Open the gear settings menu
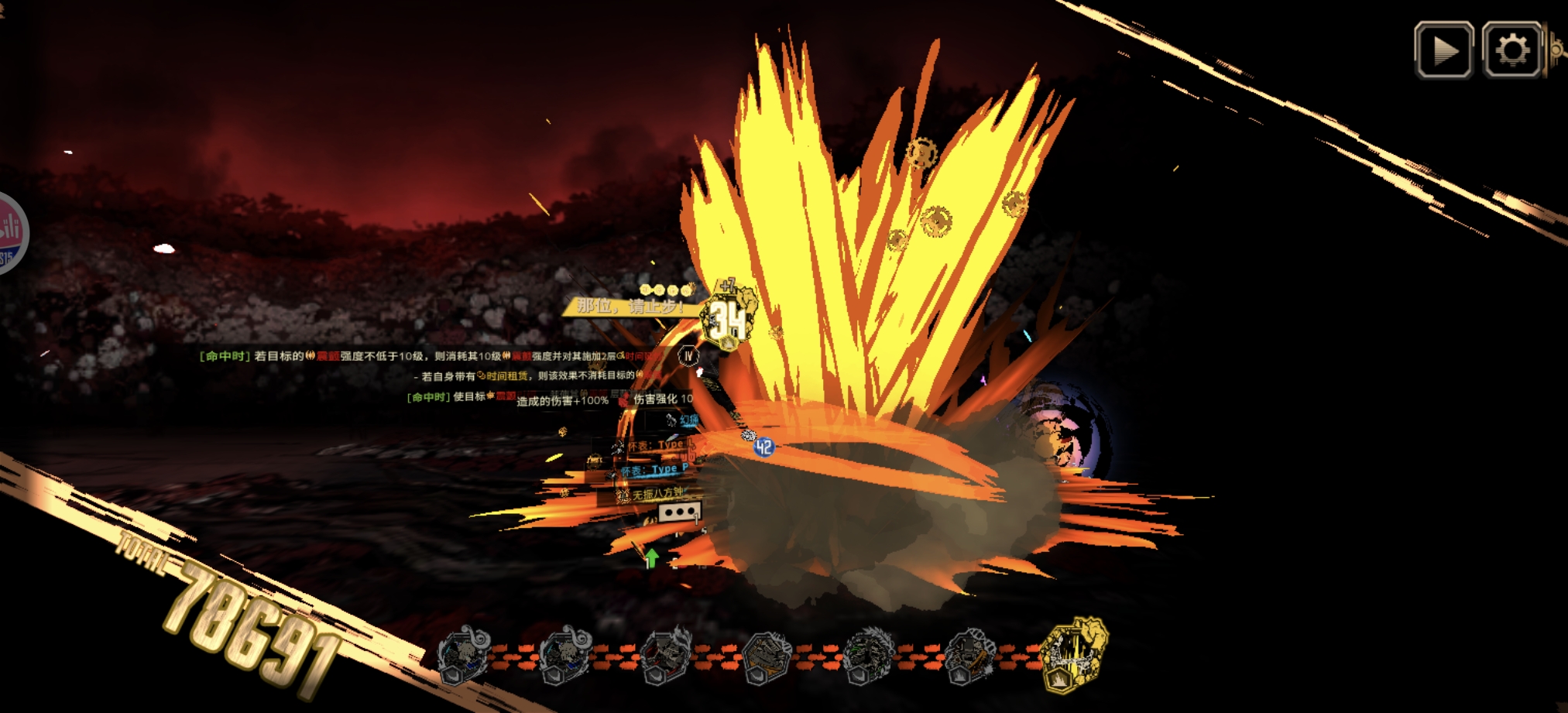This screenshot has height=713, width=1568. click(x=1511, y=50)
